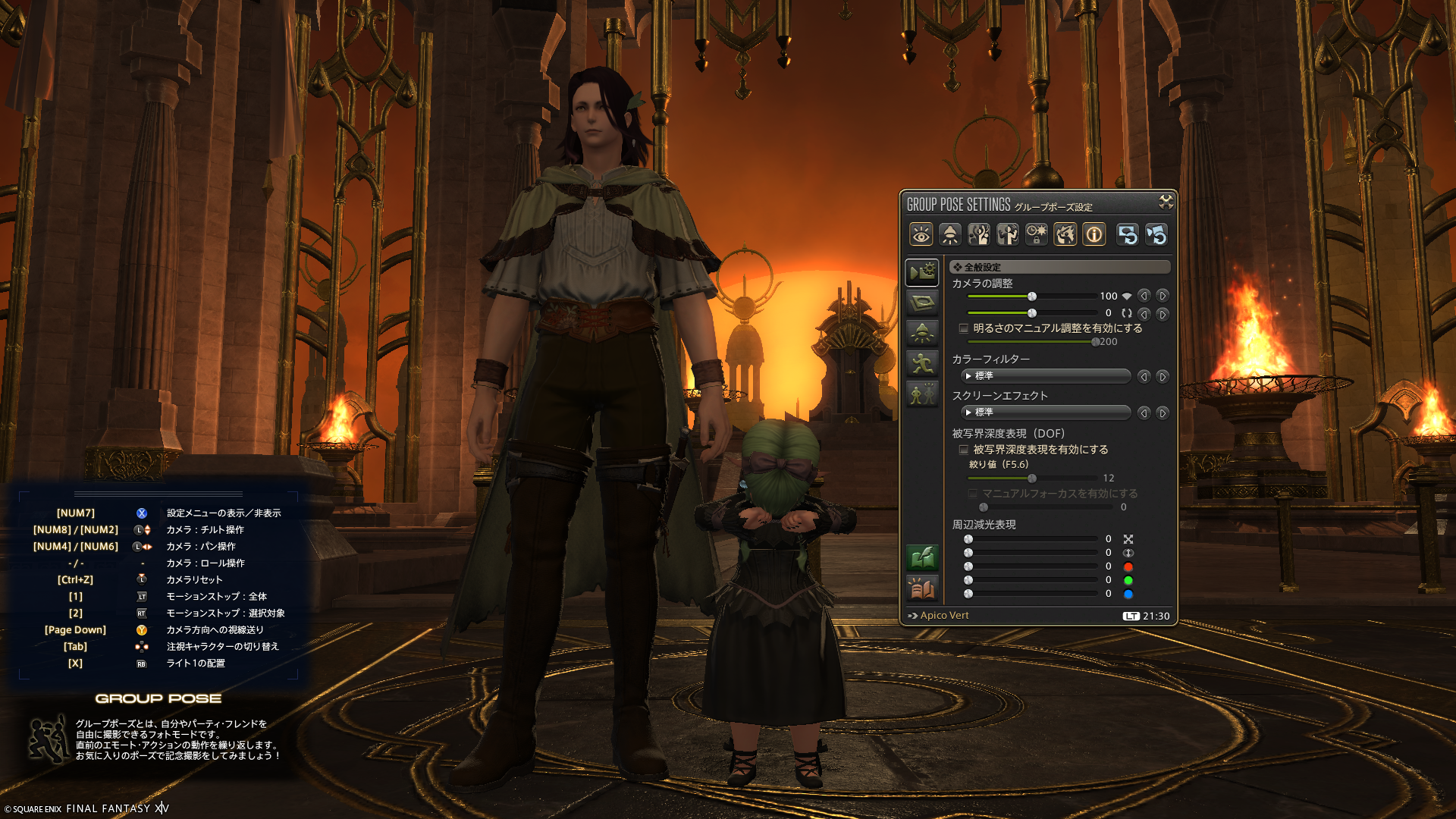The height and width of the screenshot is (819, 1456).
Task: Select the General Settings (全般設定) tab
Action: [922, 272]
